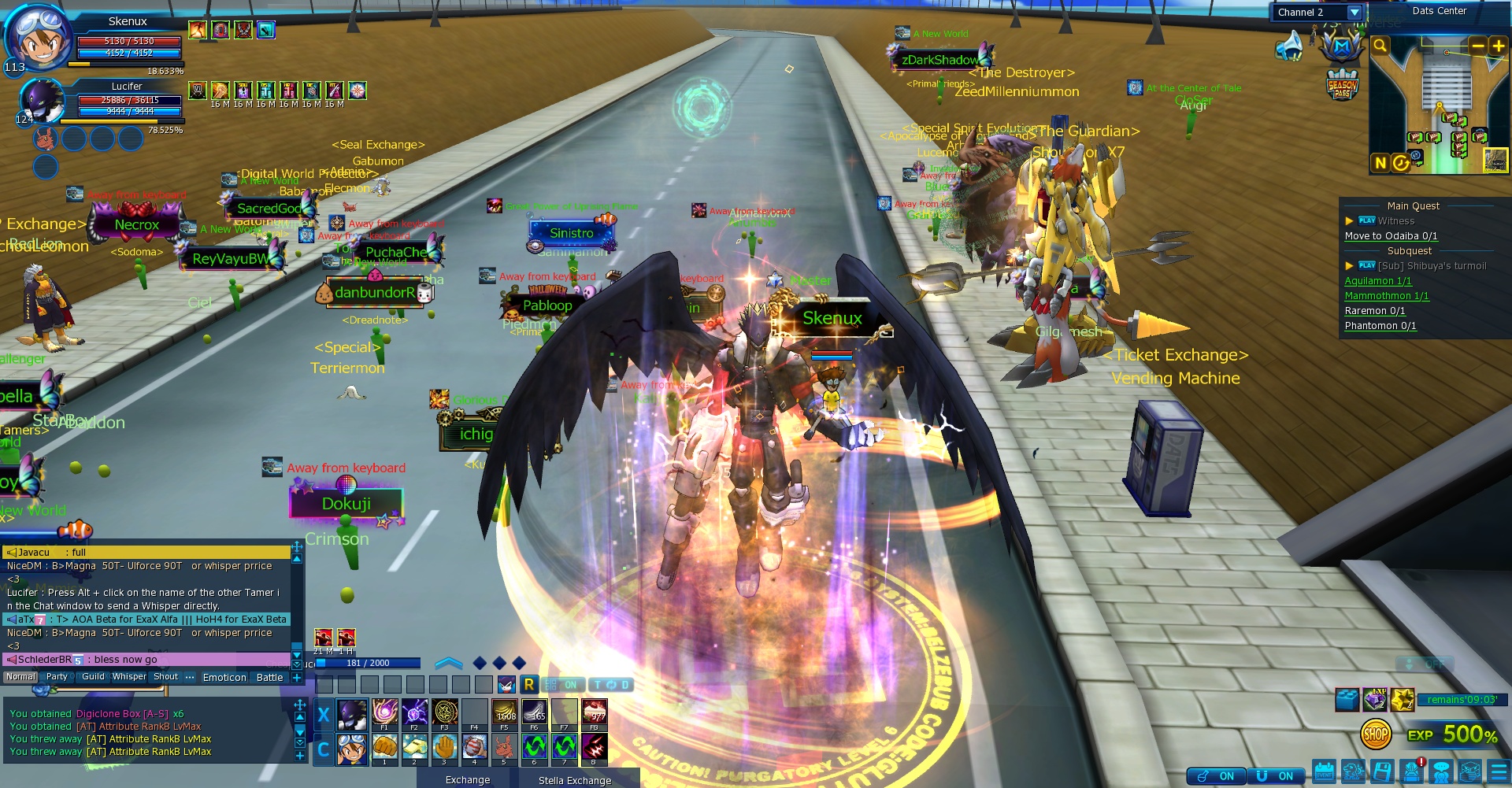Screen dimensions: 1512x788
Task: Open the Season Pass badge
Action: pos(1342,85)
